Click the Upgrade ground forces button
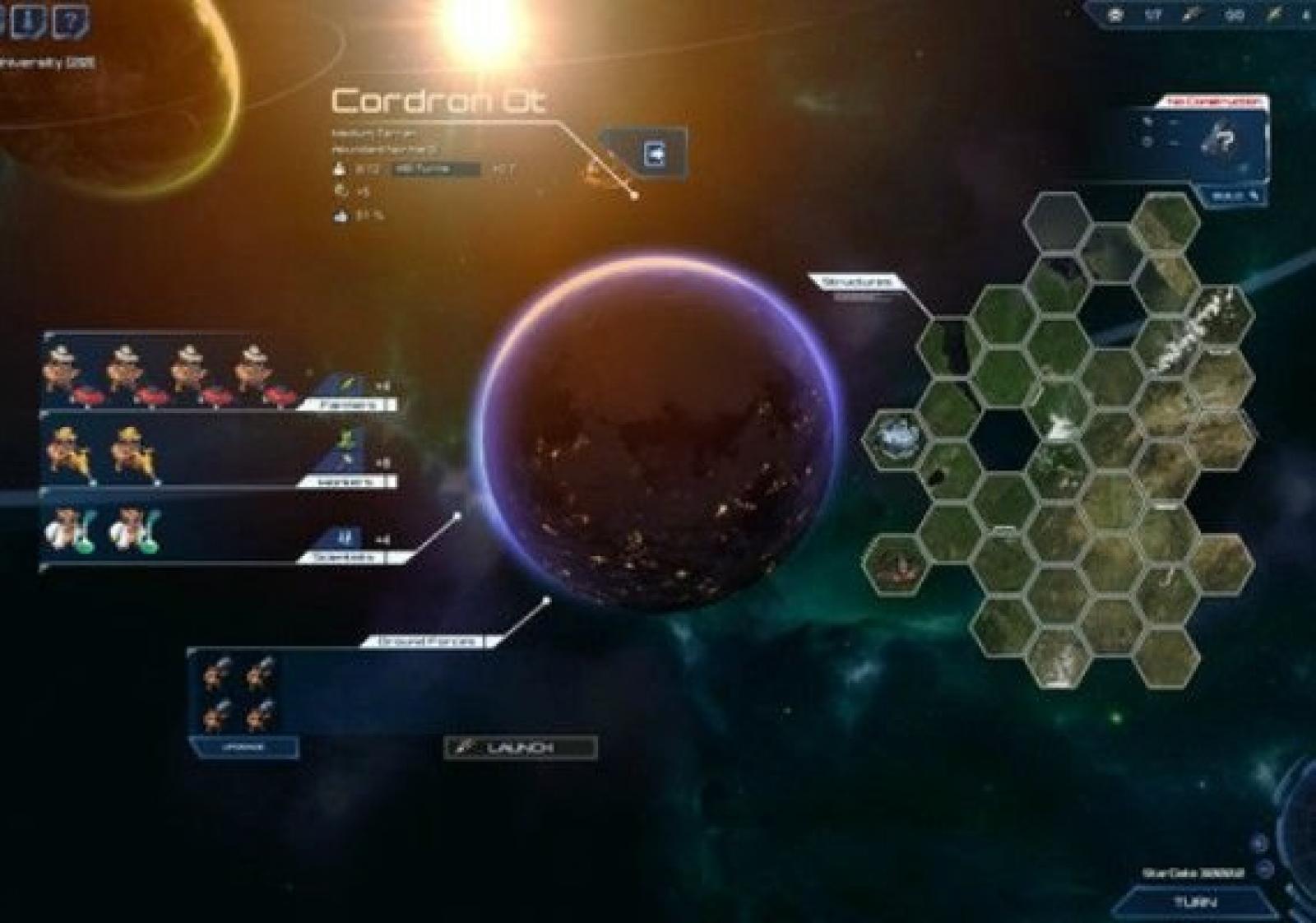Image resolution: width=1316 pixels, height=923 pixels. 243,748
